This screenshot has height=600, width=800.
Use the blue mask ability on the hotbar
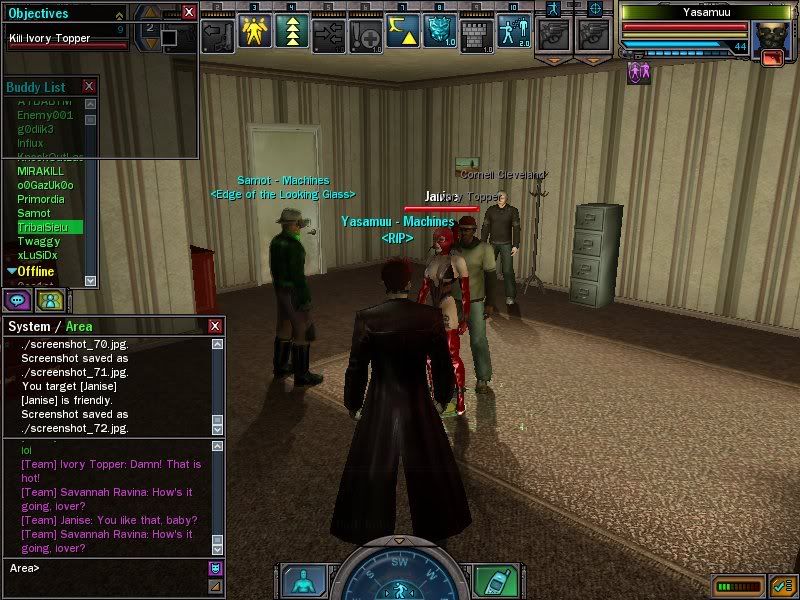[x=440, y=32]
